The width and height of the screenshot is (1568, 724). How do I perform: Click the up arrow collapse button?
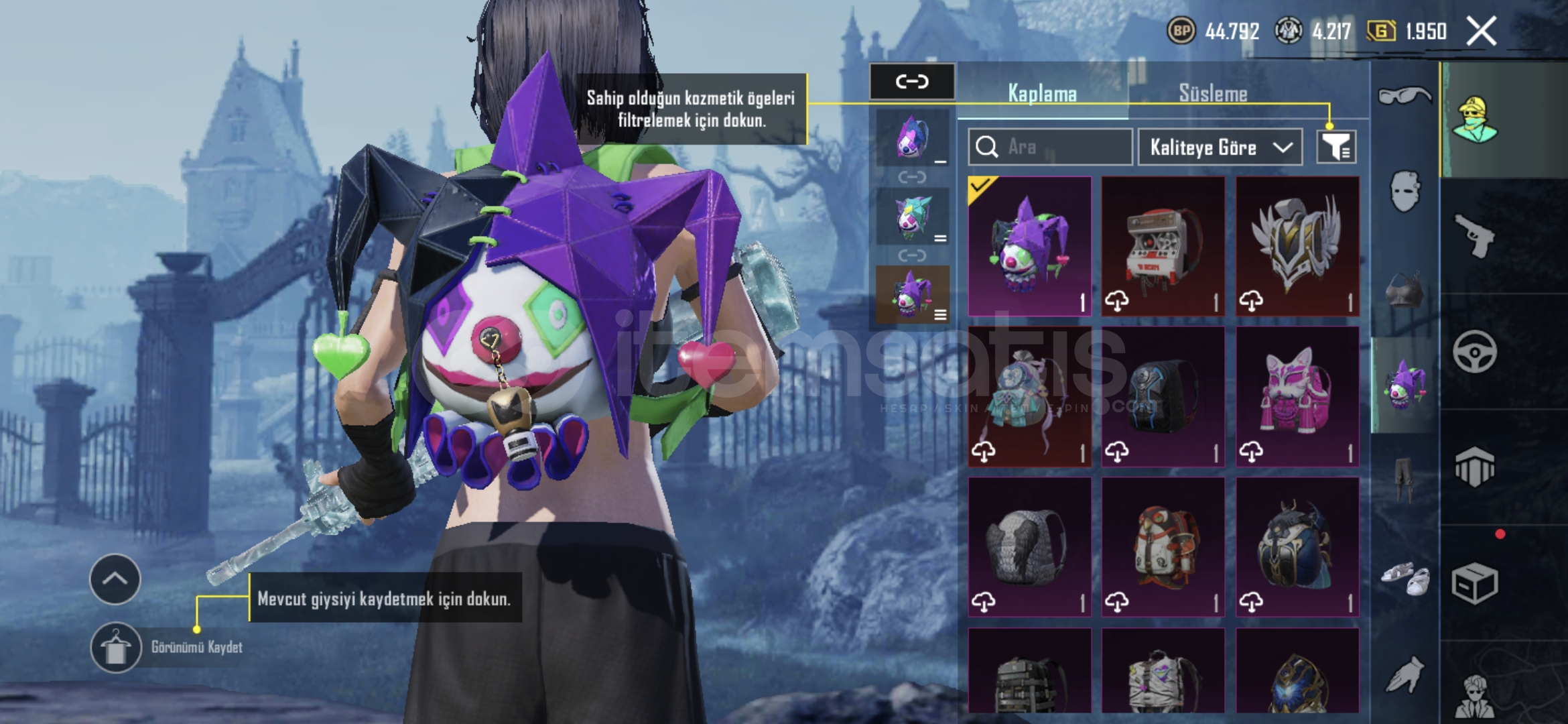(x=115, y=579)
